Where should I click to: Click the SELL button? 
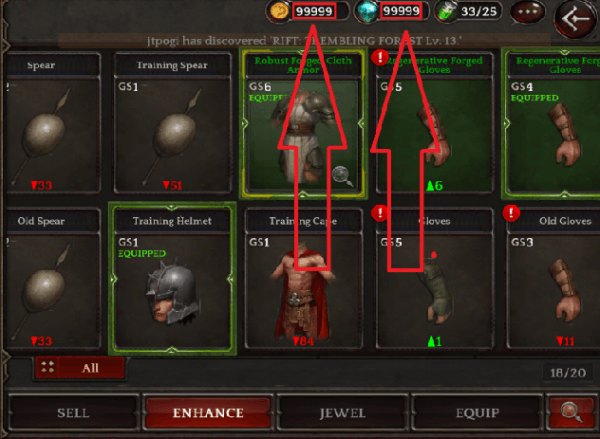point(71,412)
